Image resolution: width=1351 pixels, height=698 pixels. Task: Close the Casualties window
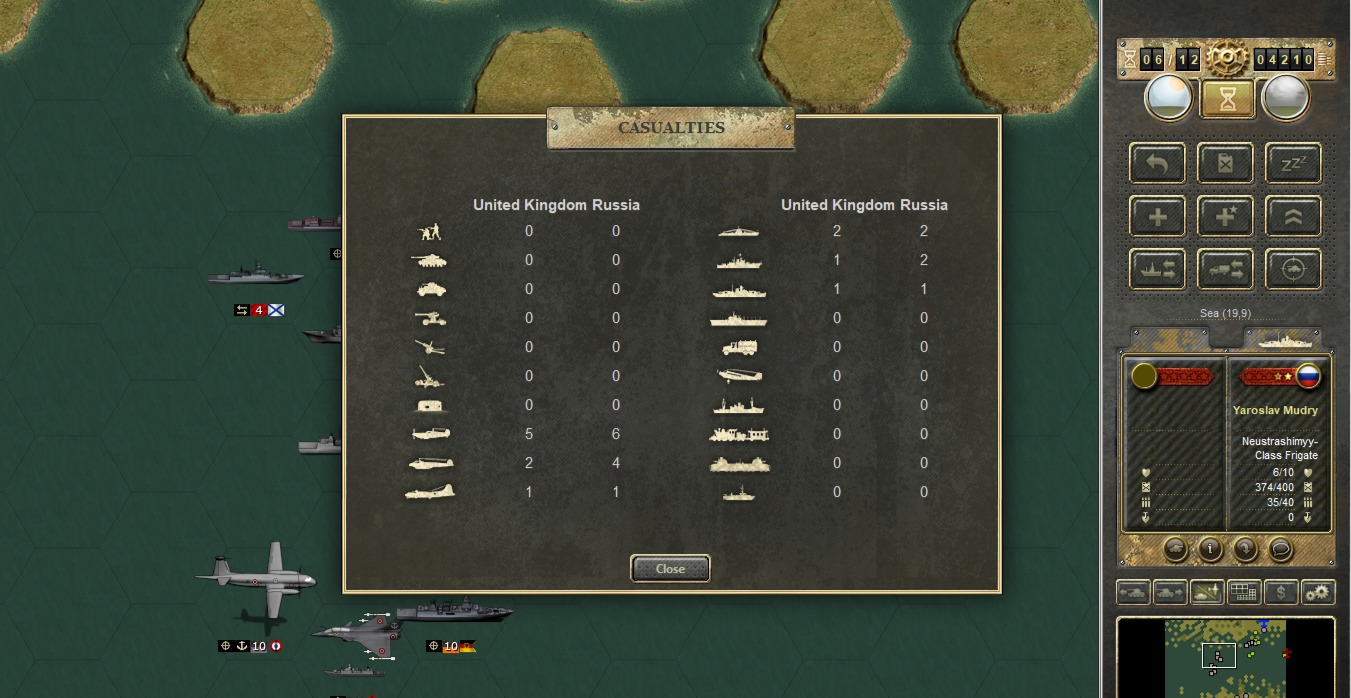(x=670, y=569)
